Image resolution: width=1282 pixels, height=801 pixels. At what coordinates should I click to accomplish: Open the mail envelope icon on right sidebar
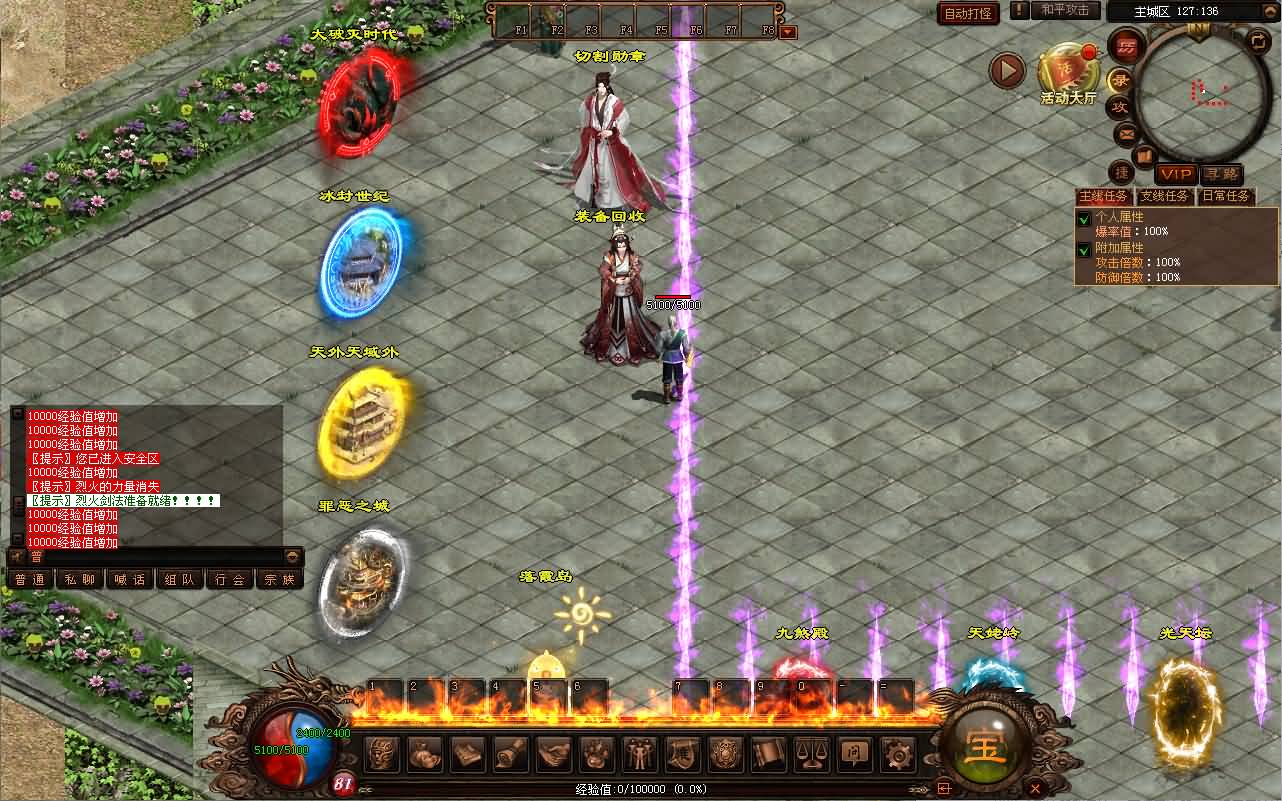point(1125,134)
